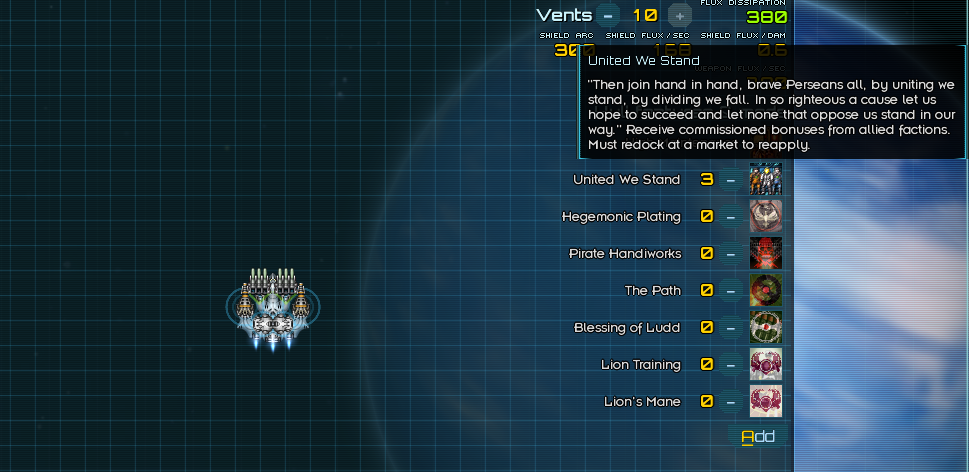This screenshot has height=472, width=969.
Task: Remove The Path hullmod
Action: point(731,291)
